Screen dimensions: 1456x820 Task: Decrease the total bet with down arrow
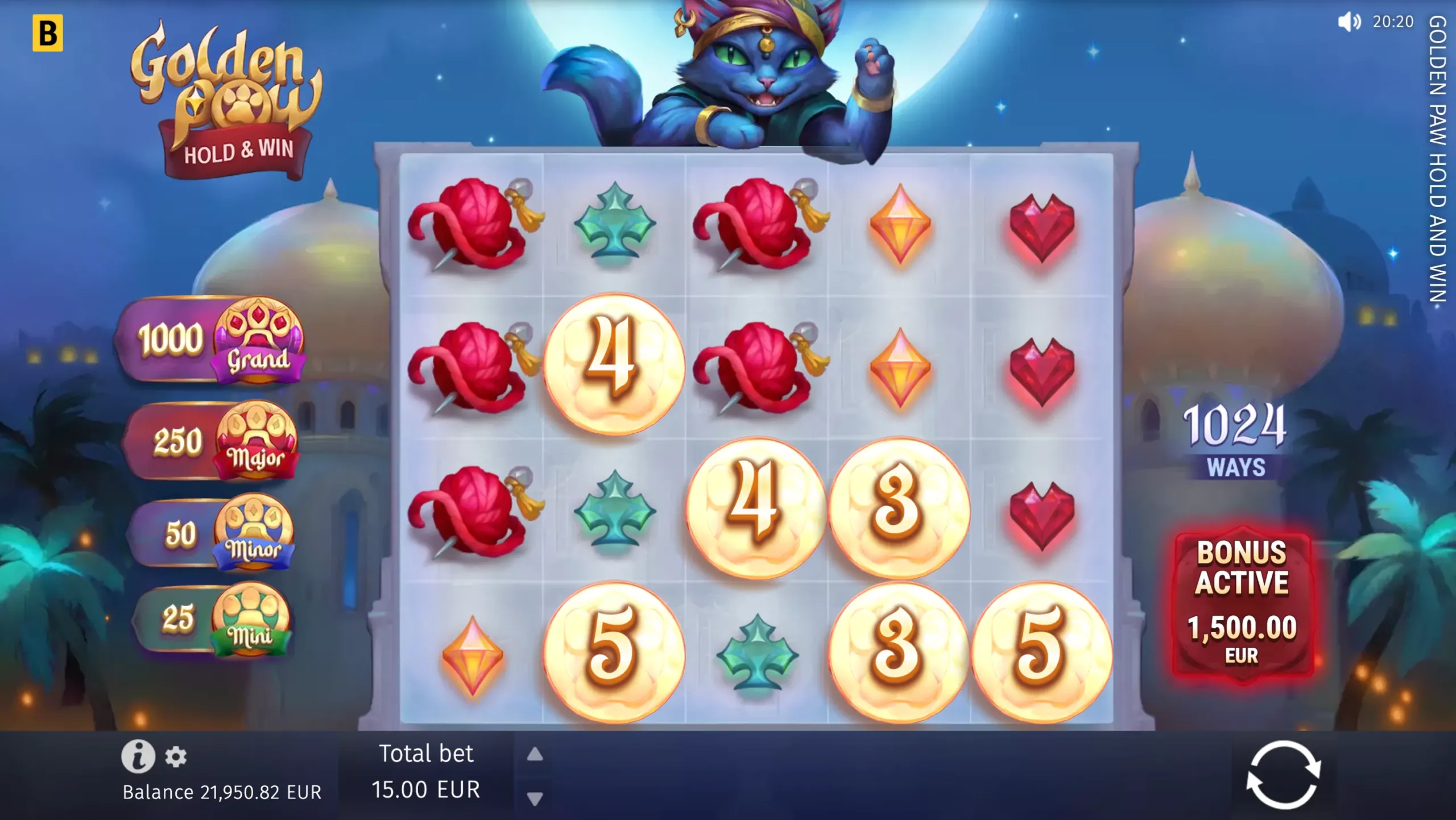533,798
